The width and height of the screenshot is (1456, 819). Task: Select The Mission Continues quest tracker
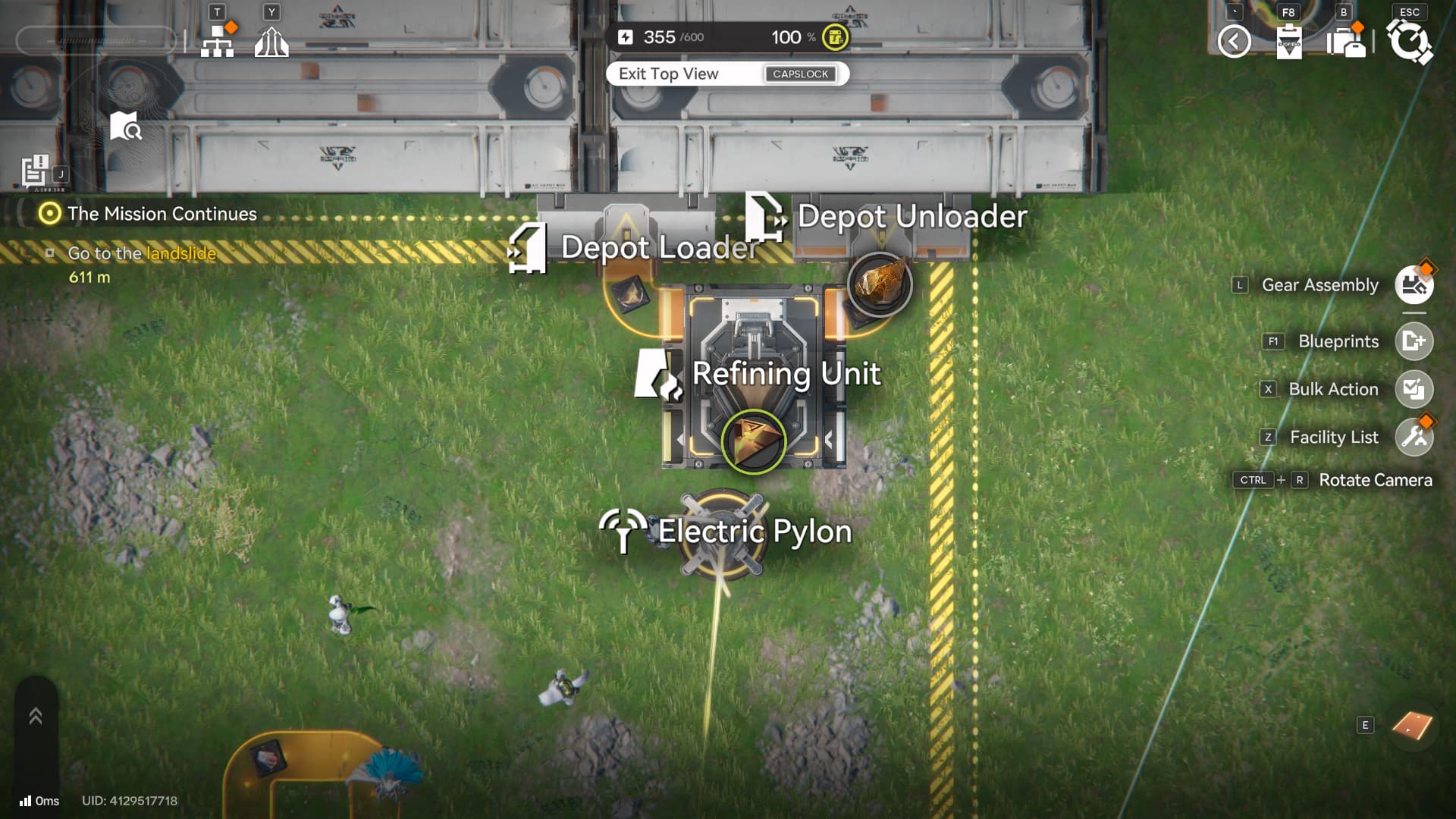162,214
